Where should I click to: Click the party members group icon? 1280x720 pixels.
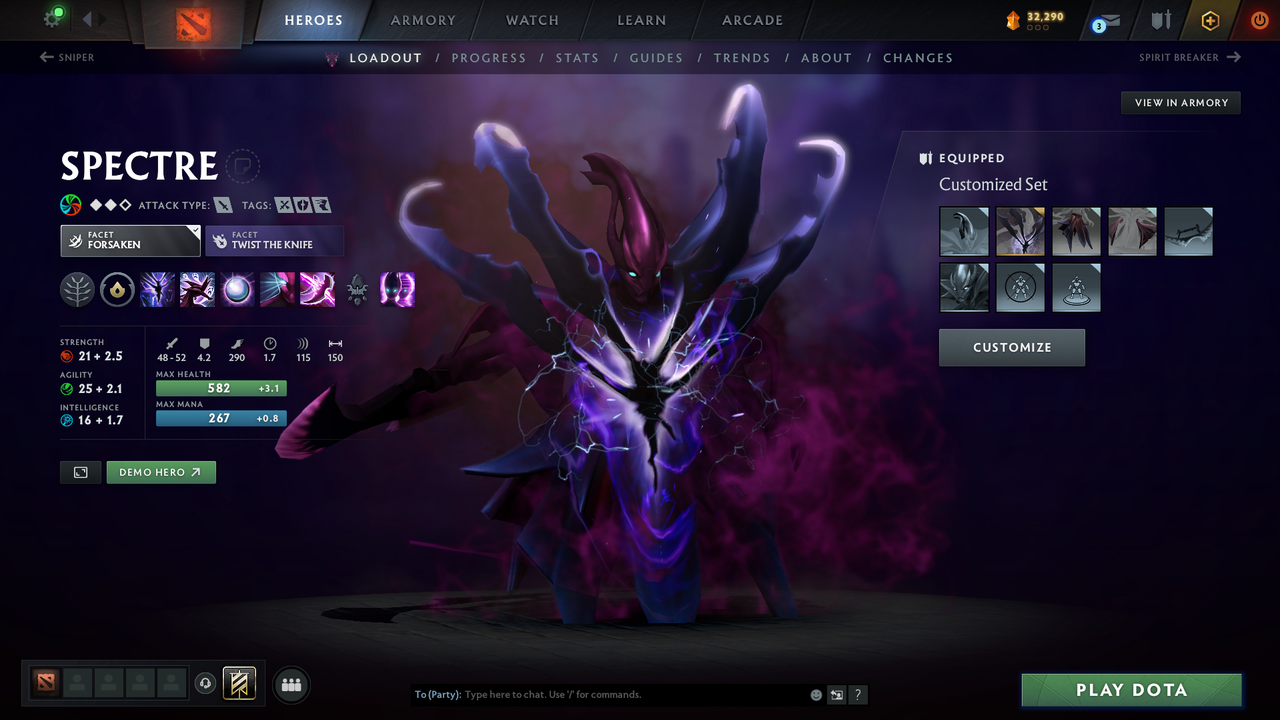tap(290, 685)
